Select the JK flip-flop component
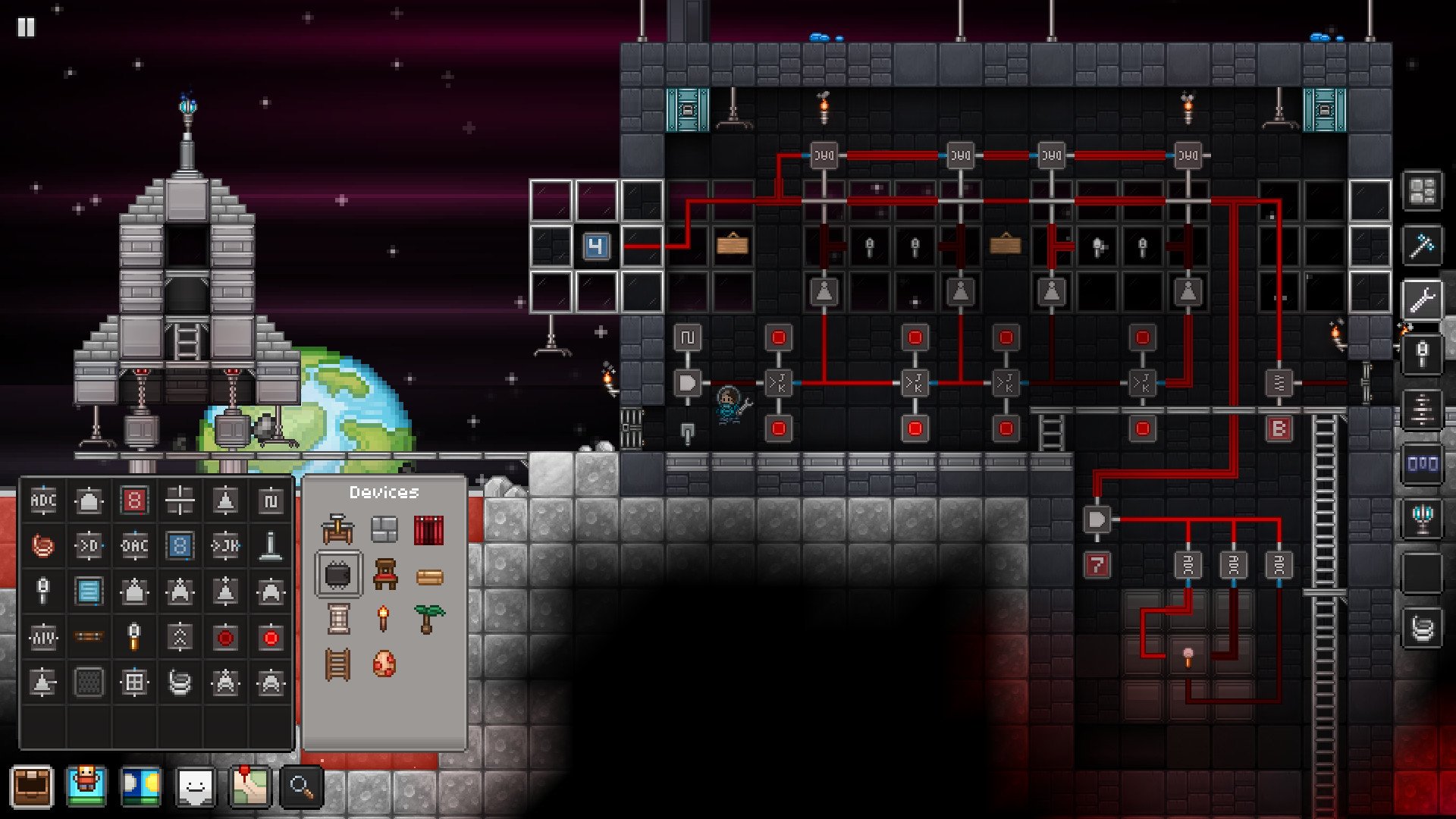This screenshot has width=1456, height=819. click(227, 546)
